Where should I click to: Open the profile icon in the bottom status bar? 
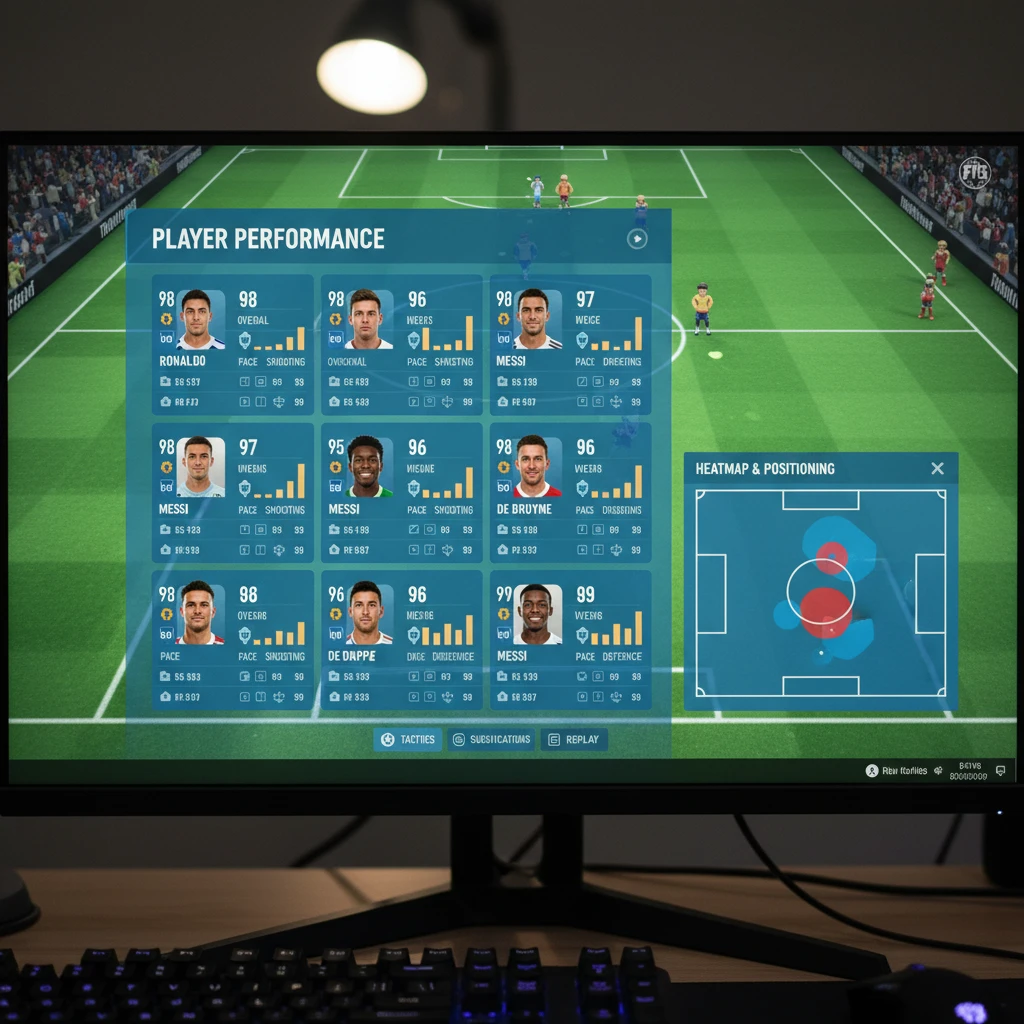tap(872, 771)
